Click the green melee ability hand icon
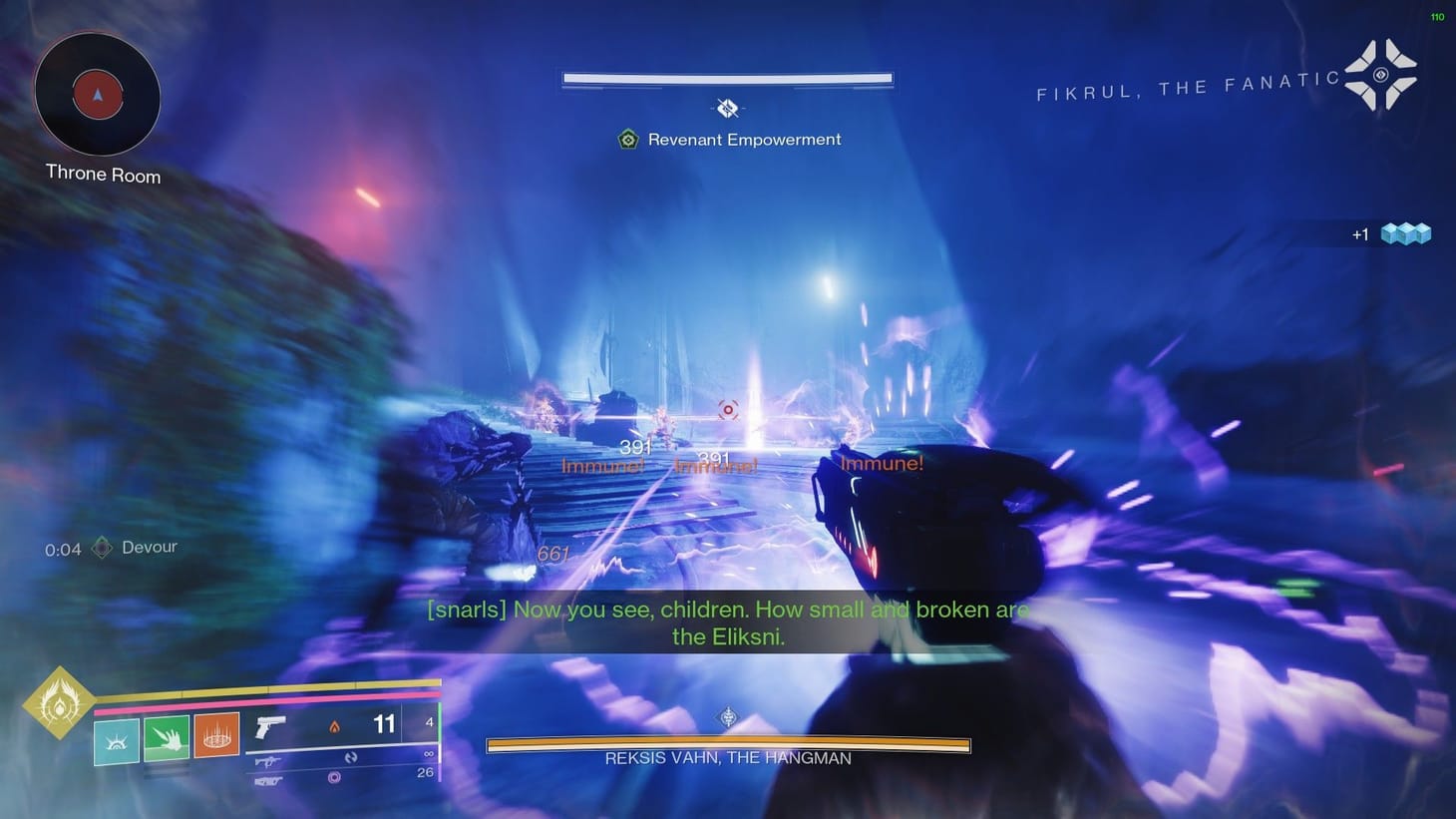1456x819 pixels. point(166,738)
